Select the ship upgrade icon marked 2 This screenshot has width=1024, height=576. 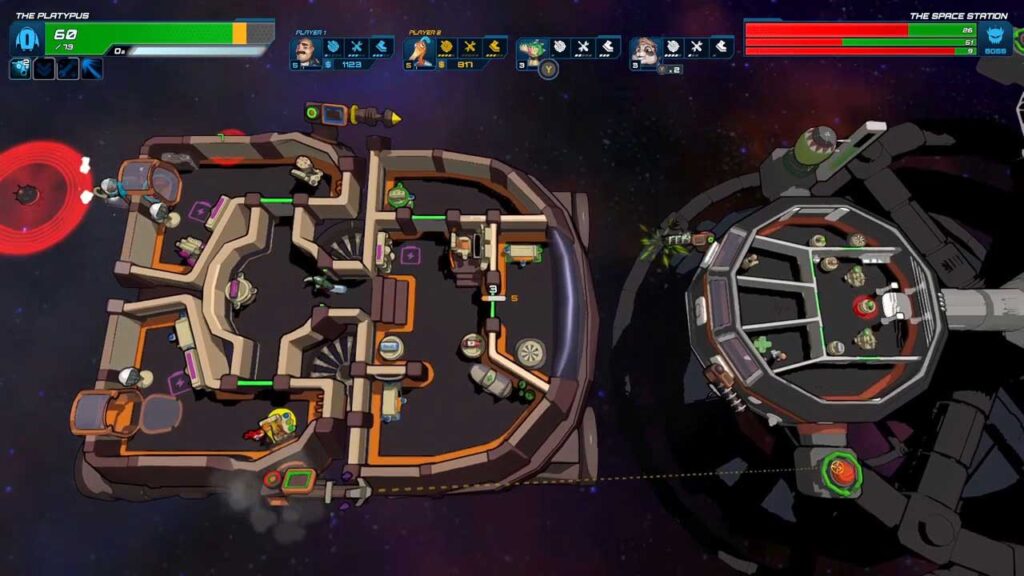point(20,68)
